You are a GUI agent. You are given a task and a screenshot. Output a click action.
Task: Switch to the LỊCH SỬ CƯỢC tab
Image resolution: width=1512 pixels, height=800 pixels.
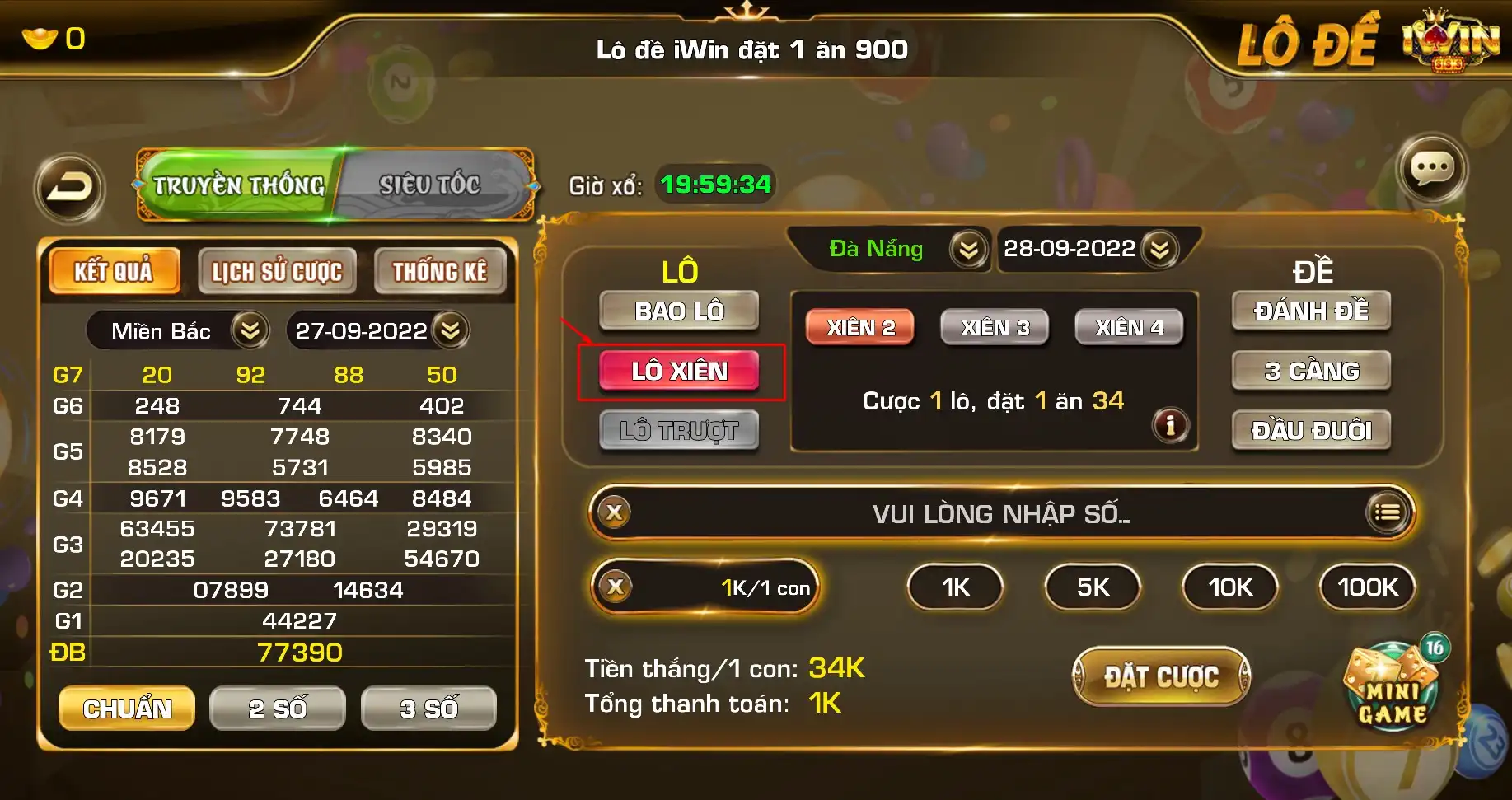click(x=277, y=270)
